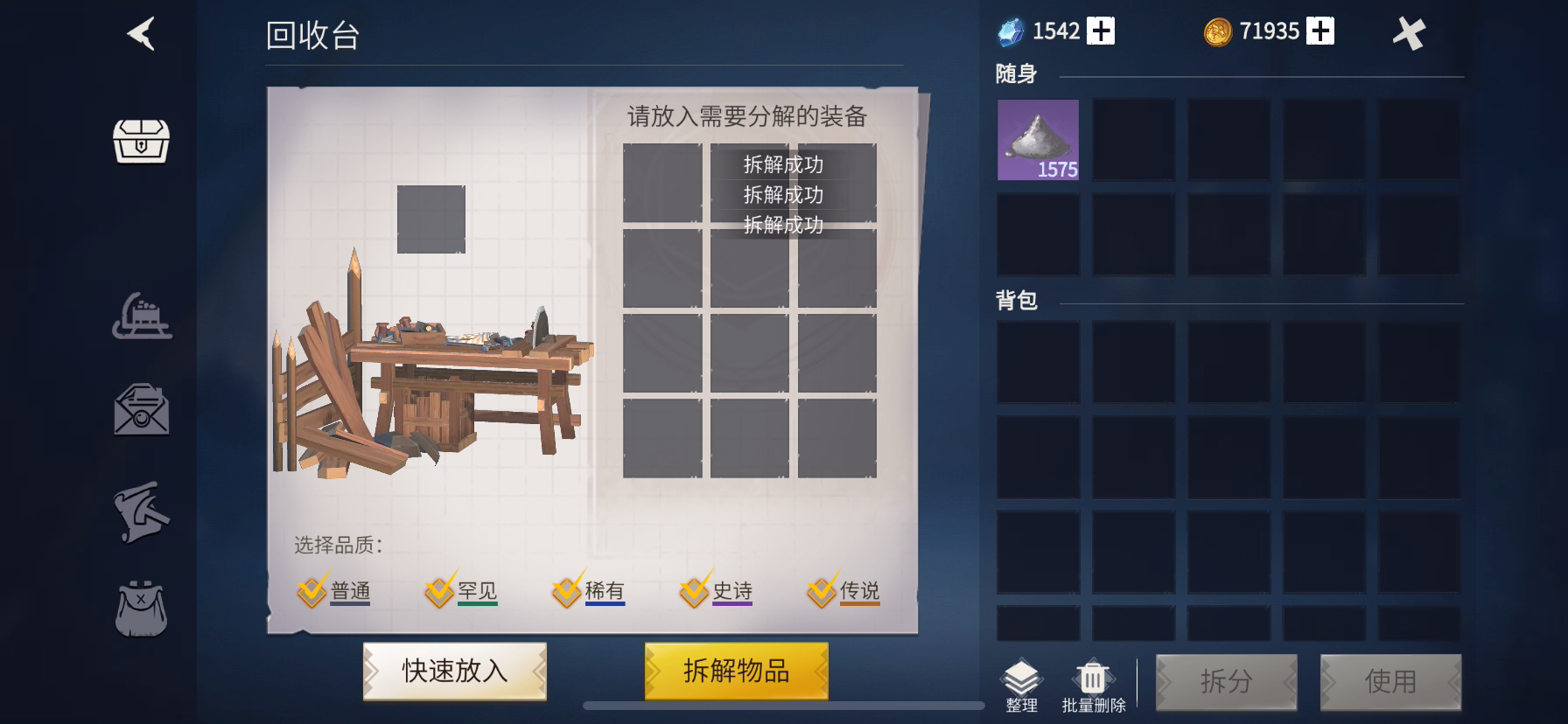Click the 使用 use button
Viewport: 1568px width, 724px height.
click(1391, 681)
